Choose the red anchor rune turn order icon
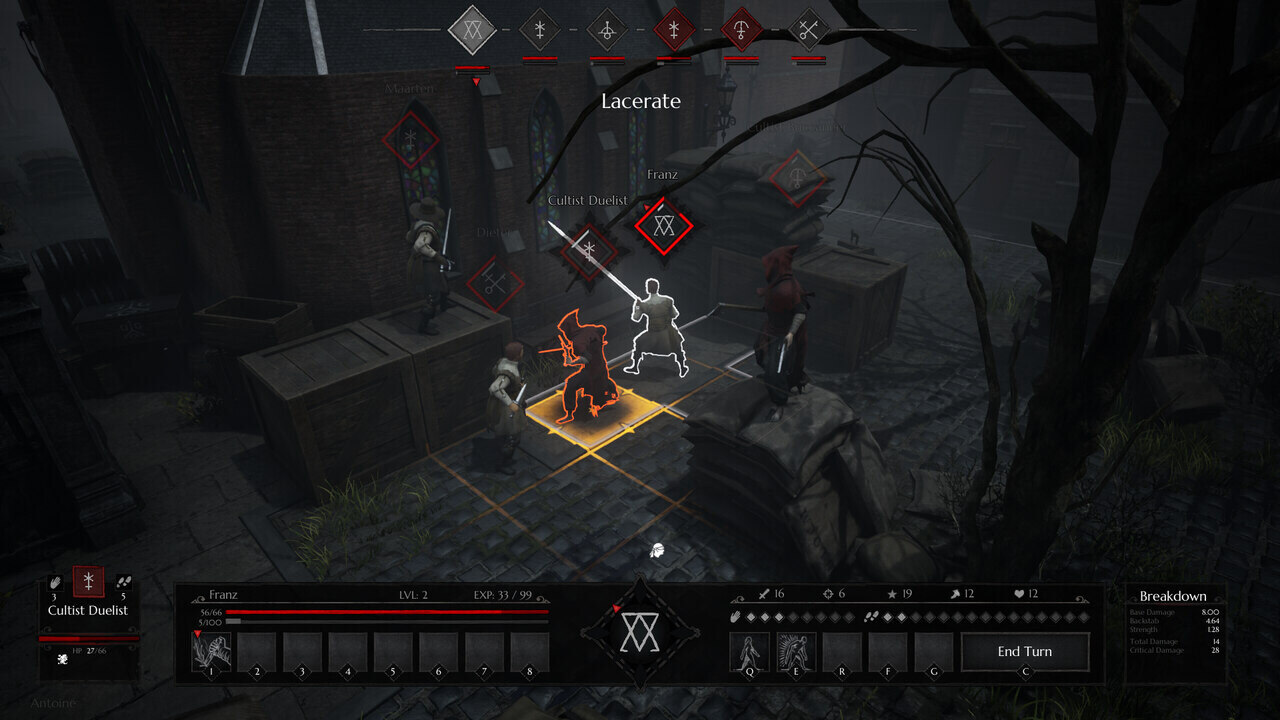This screenshot has width=1280, height=720. 741,30
